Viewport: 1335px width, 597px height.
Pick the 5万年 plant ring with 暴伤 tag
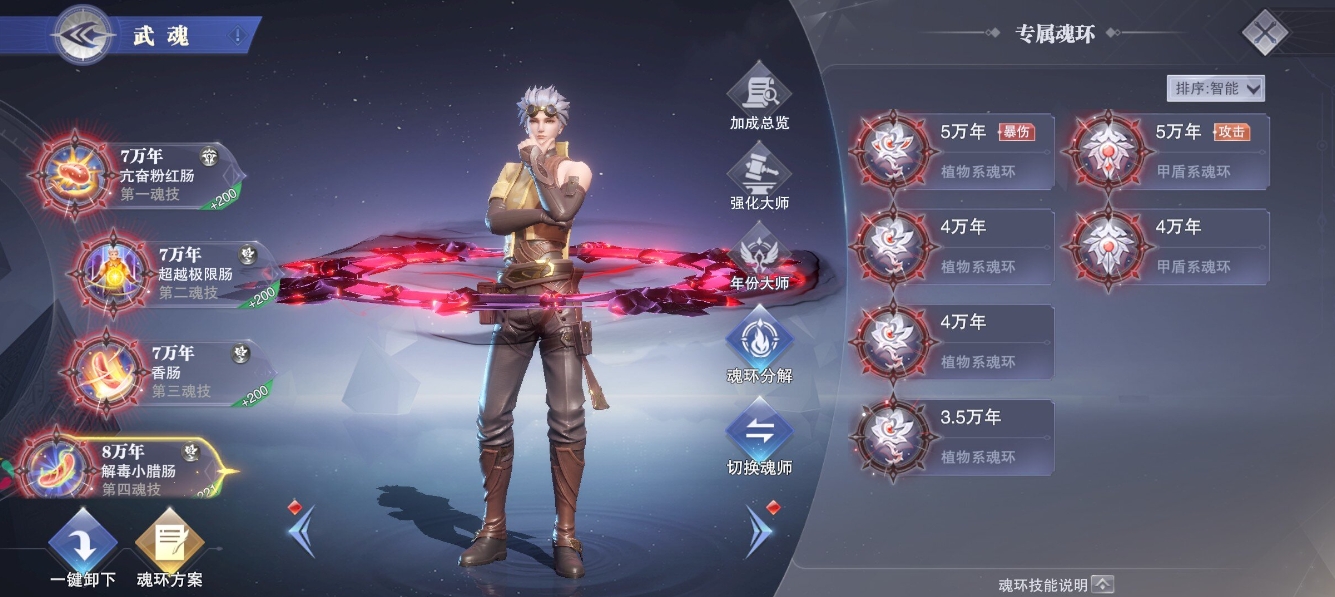tap(955, 152)
